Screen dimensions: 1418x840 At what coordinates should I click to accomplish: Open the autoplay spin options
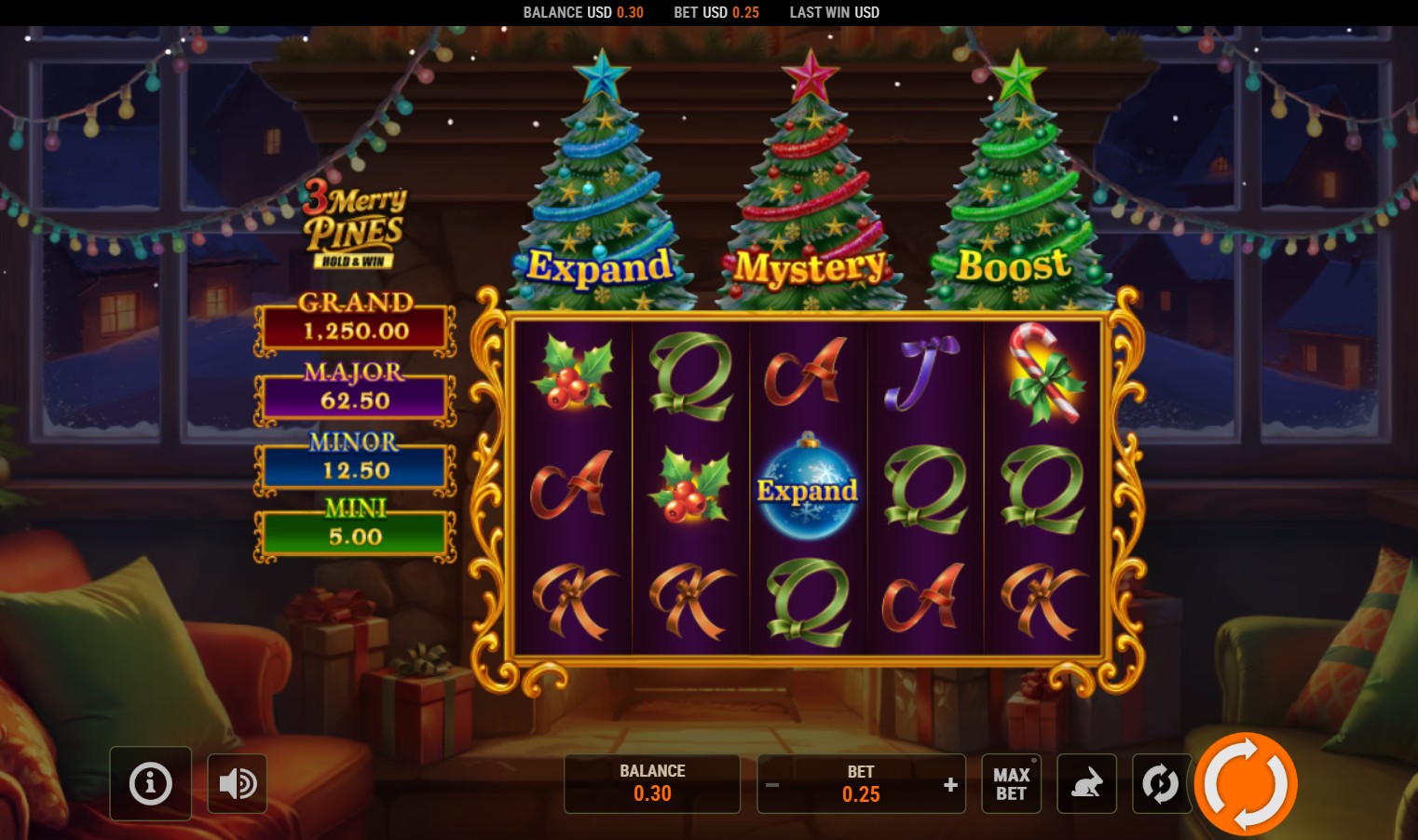tap(1161, 783)
